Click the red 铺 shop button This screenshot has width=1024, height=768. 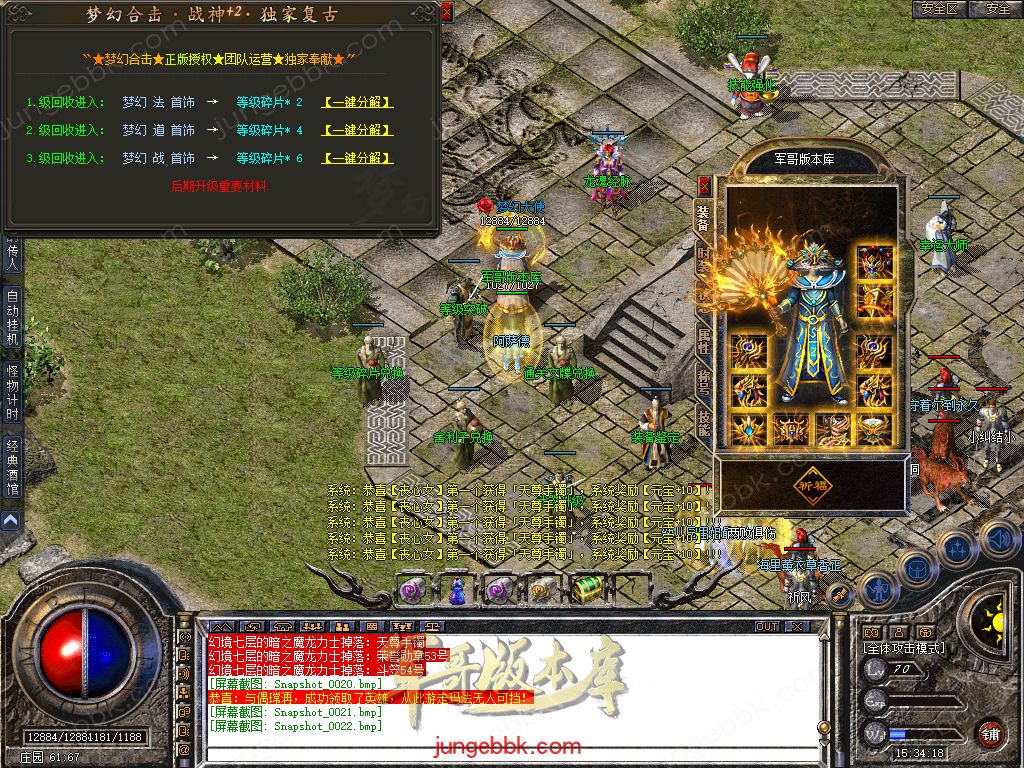click(990, 733)
